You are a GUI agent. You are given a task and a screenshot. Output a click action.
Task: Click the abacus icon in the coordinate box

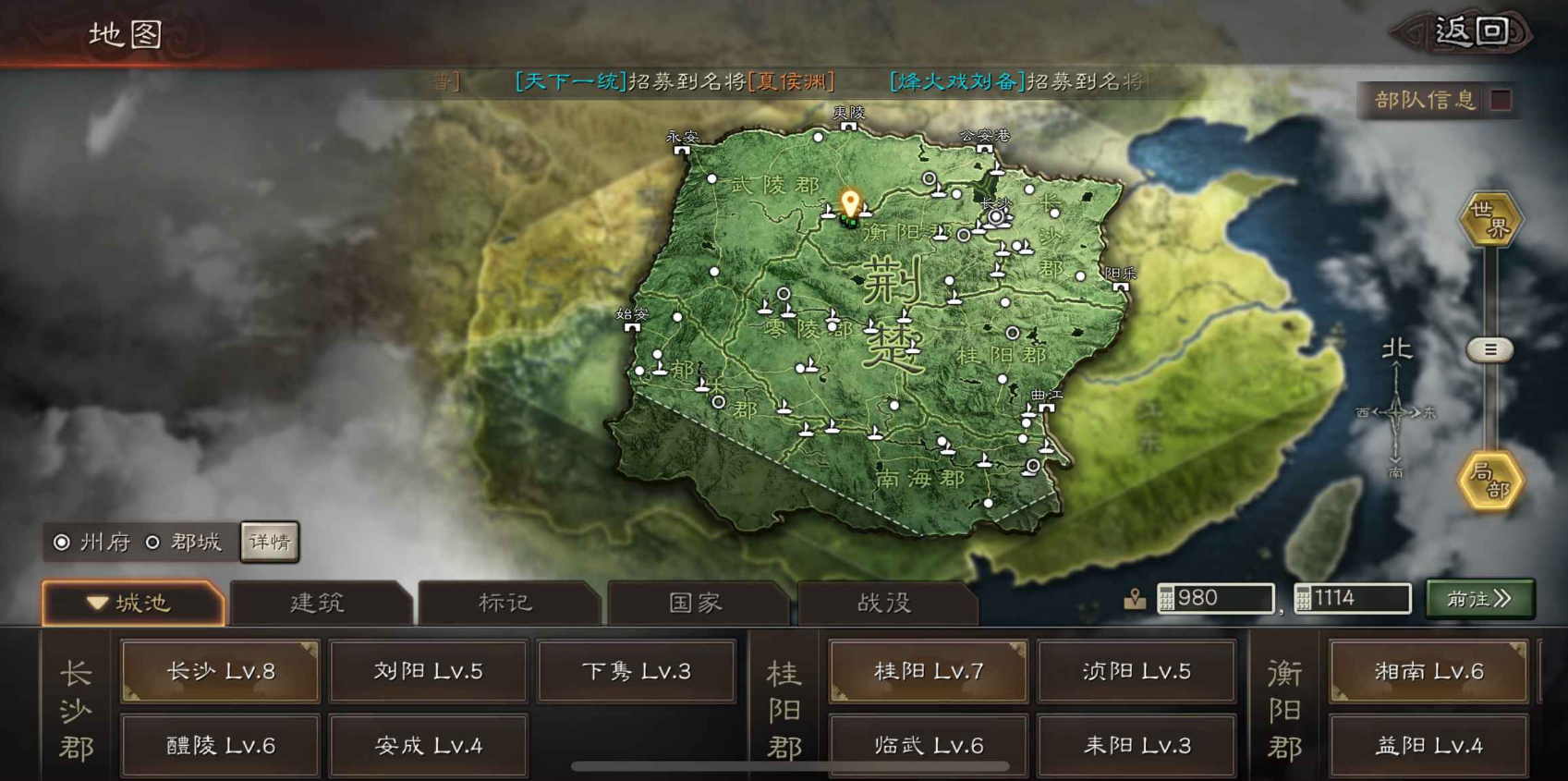[x=1166, y=598]
